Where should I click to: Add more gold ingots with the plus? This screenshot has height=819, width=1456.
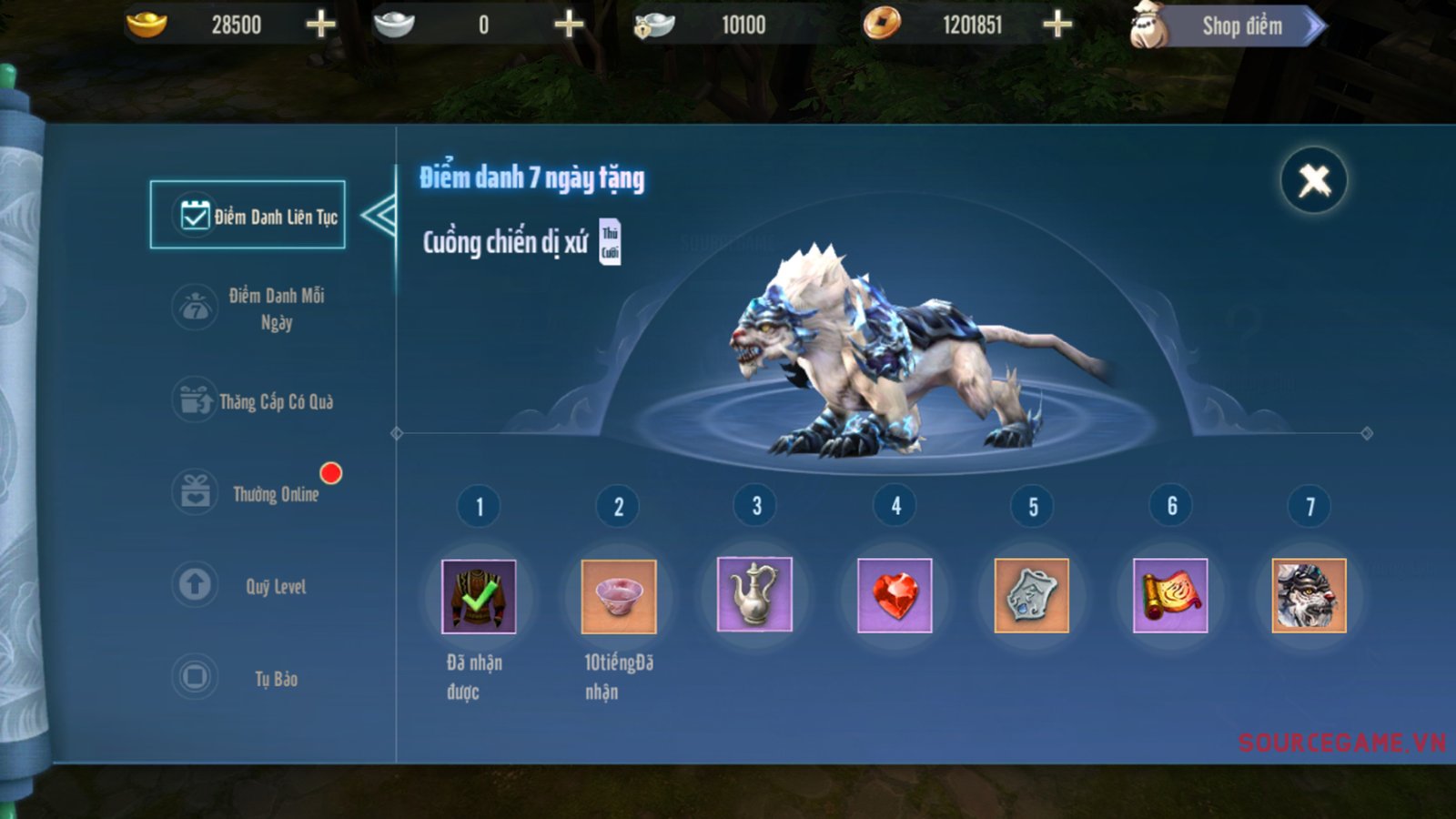[x=320, y=25]
